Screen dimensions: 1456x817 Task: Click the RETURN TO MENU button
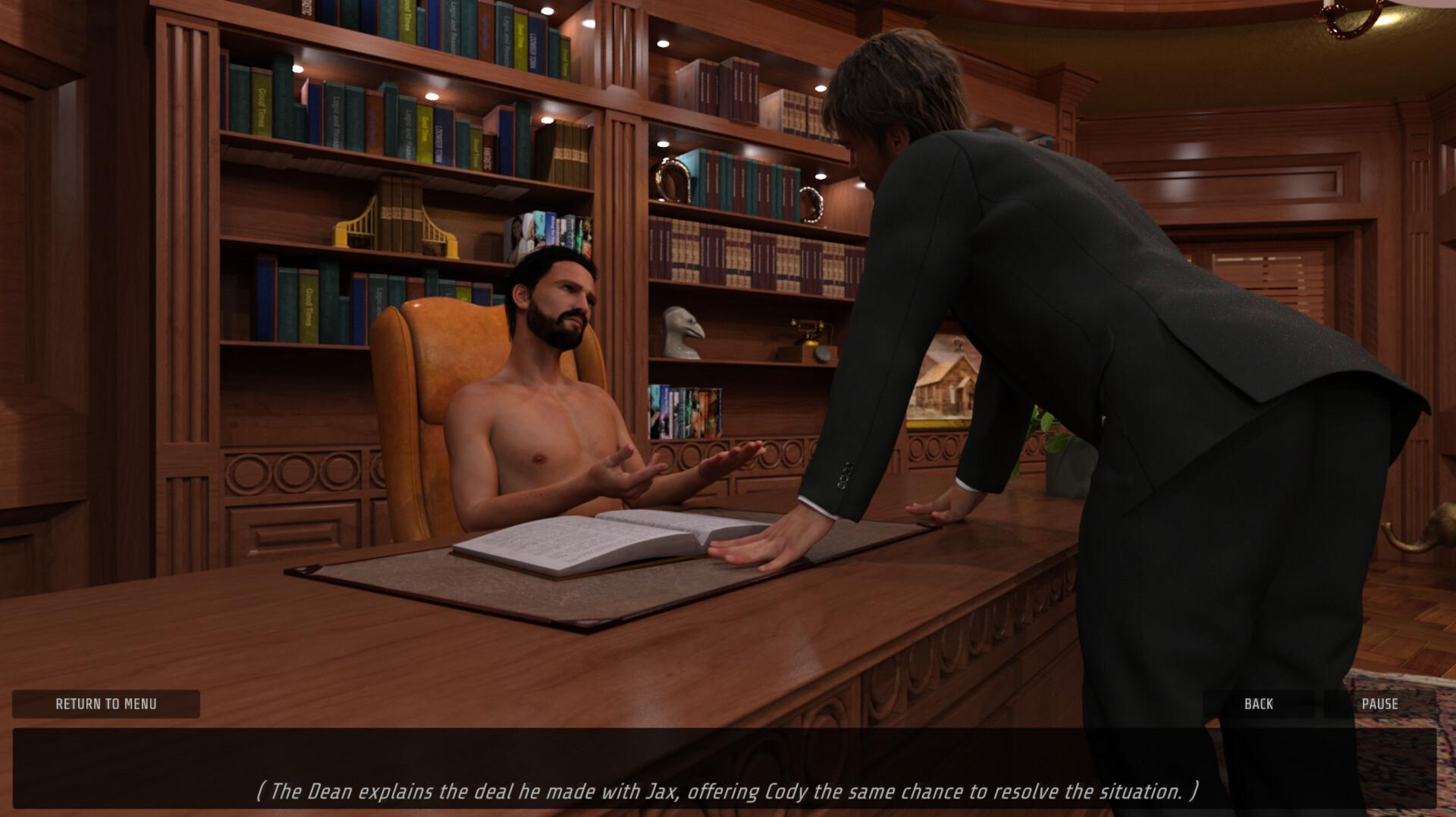pyautogui.click(x=105, y=704)
